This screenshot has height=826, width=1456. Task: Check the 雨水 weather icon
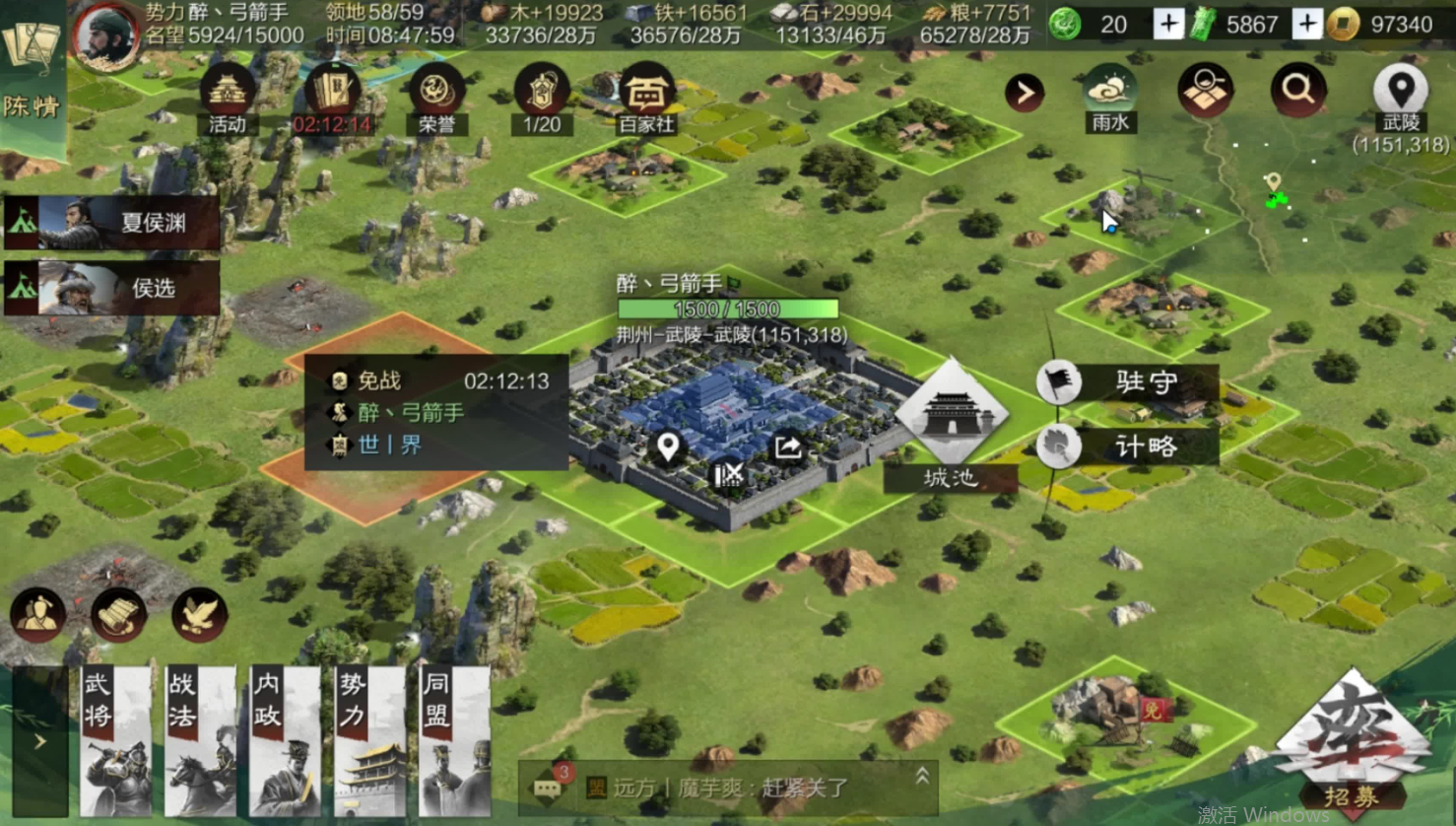(1110, 99)
